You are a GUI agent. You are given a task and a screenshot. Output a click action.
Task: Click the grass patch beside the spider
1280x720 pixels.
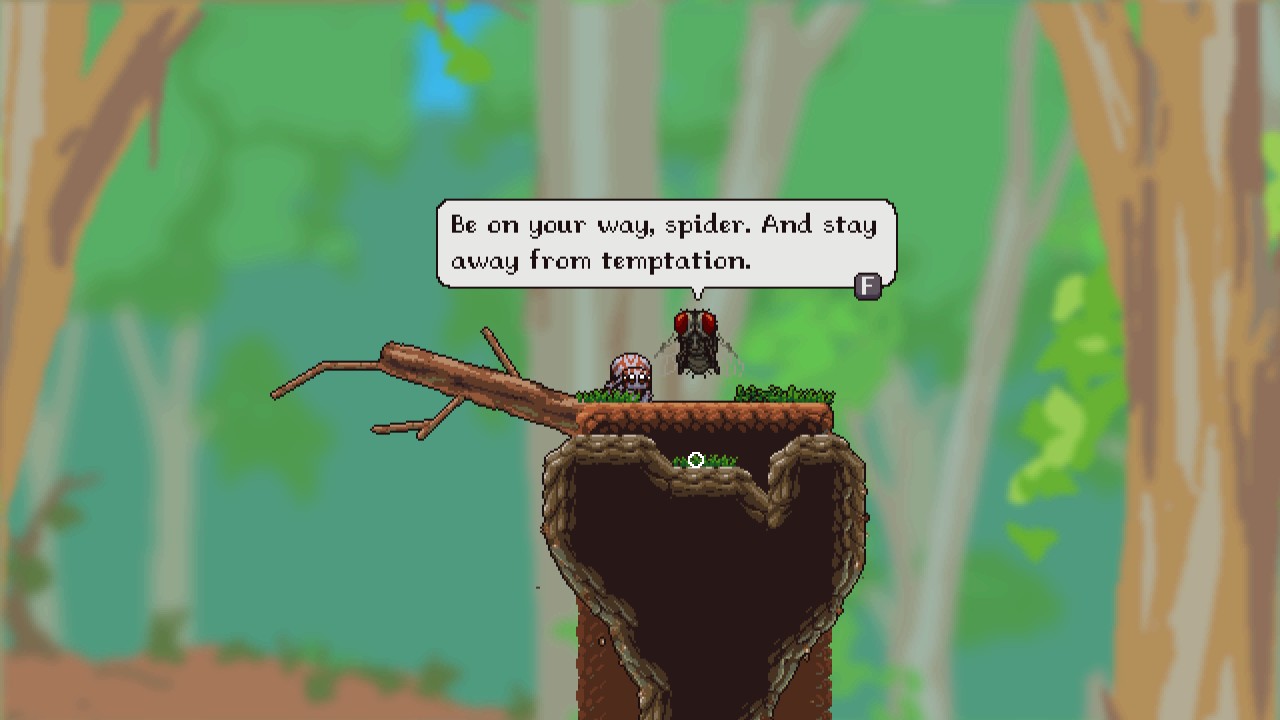click(600, 390)
